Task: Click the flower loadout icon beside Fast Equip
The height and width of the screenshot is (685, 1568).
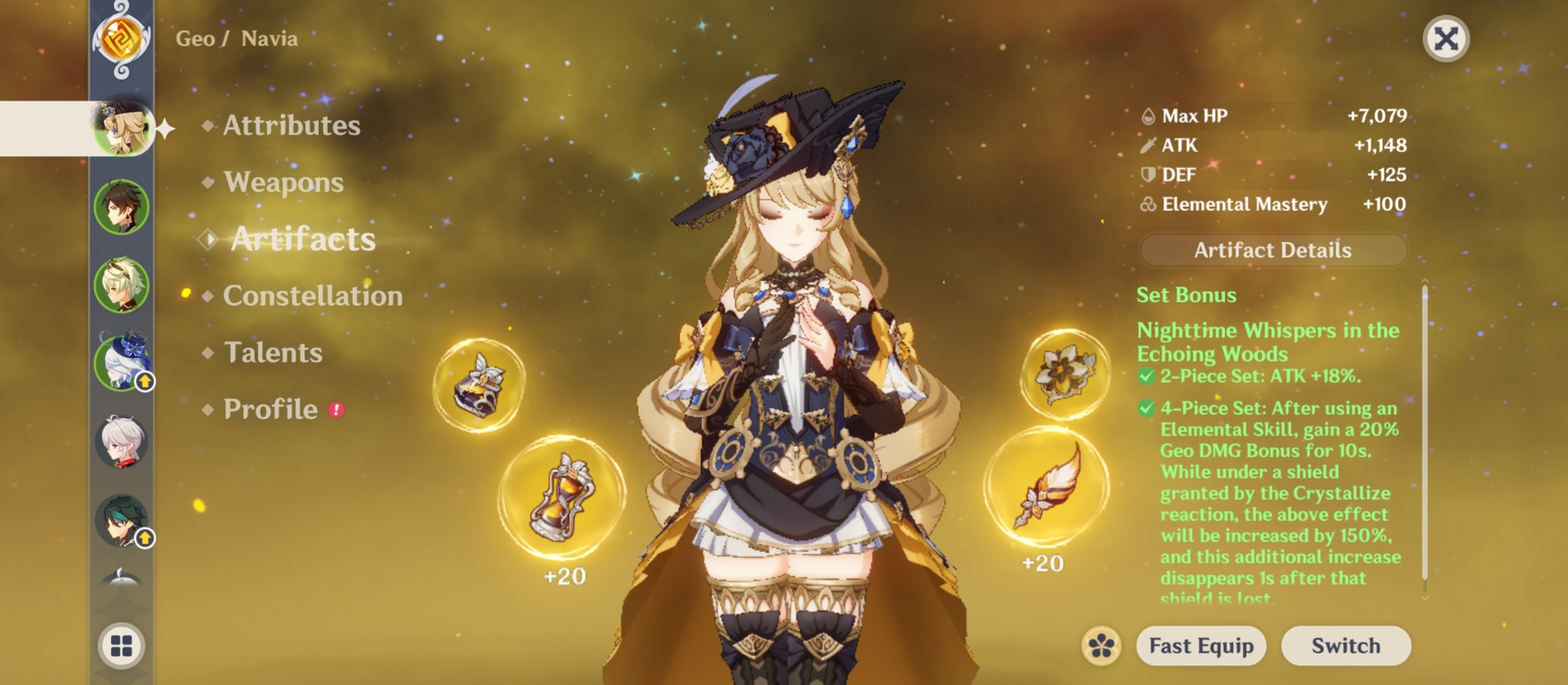Action: pyautogui.click(x=1103, y=646)
